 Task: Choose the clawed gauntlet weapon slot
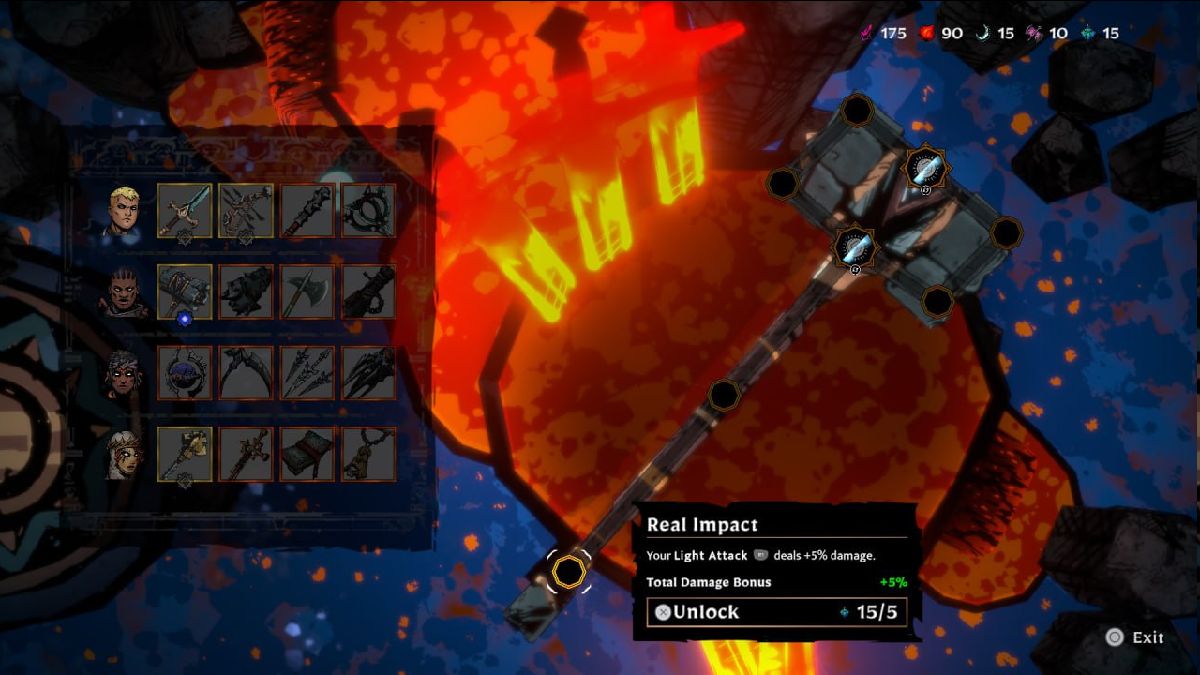368,373
